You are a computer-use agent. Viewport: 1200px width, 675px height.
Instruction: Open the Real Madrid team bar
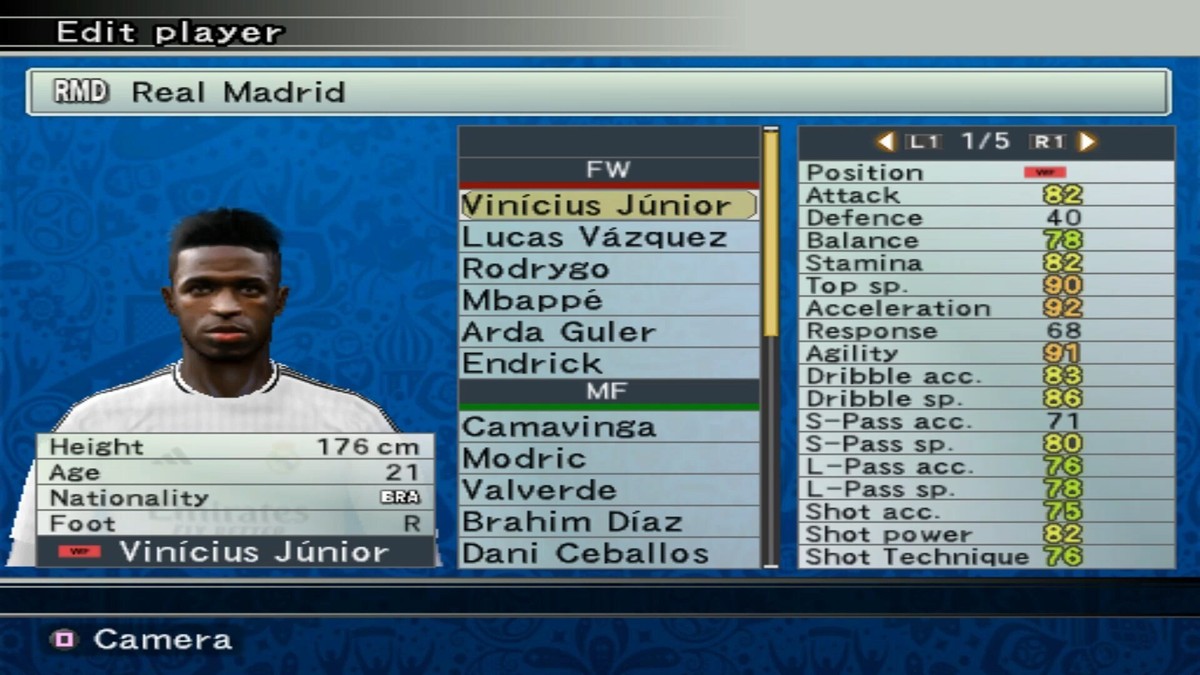click(598, 92)
